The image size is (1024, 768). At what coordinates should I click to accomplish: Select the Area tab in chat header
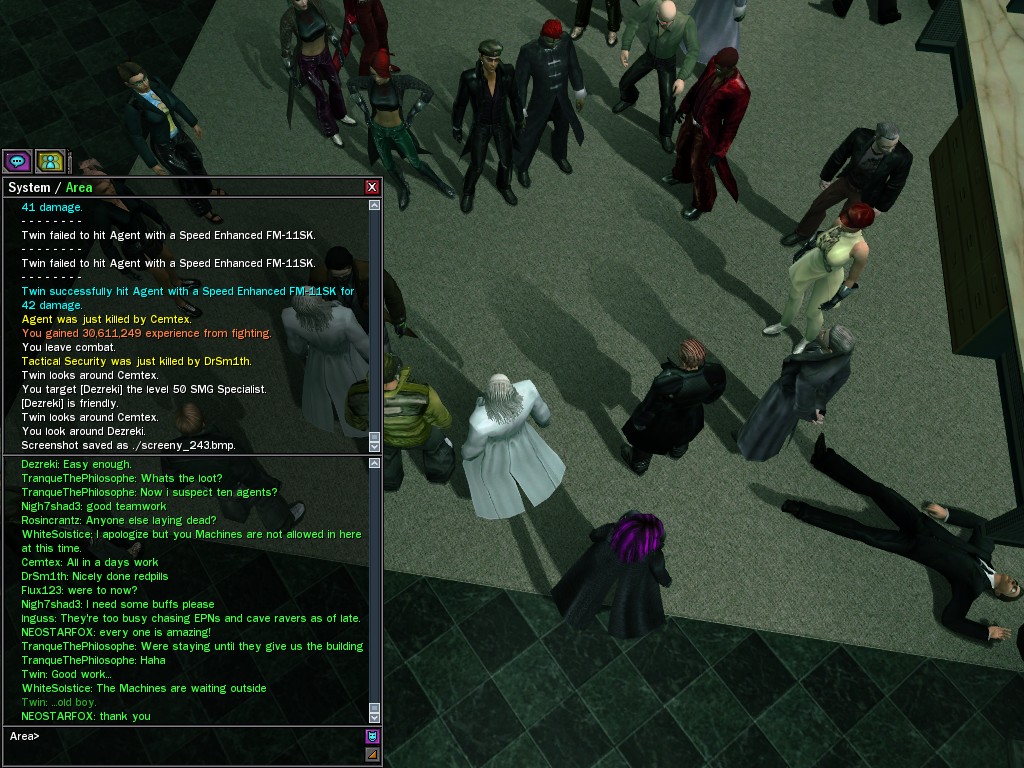coord(79,188)
